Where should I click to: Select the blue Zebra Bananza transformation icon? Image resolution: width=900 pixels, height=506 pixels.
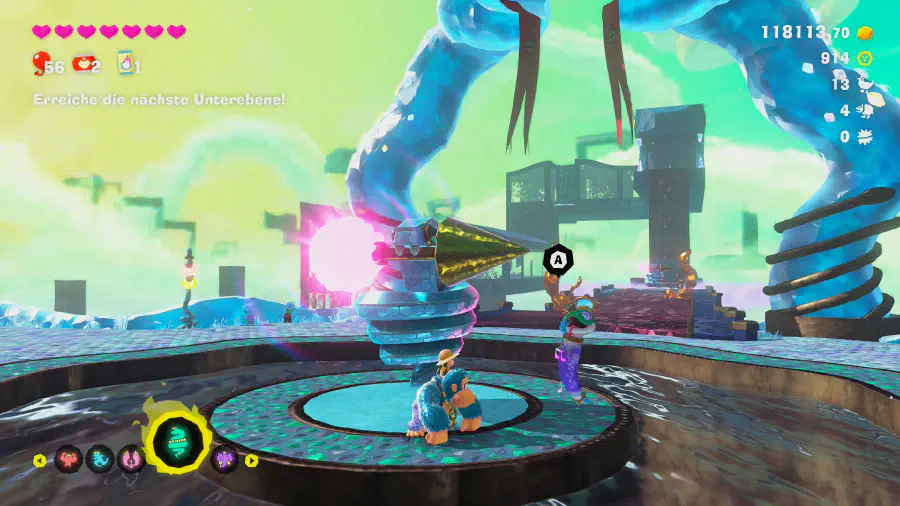(100, 459)
